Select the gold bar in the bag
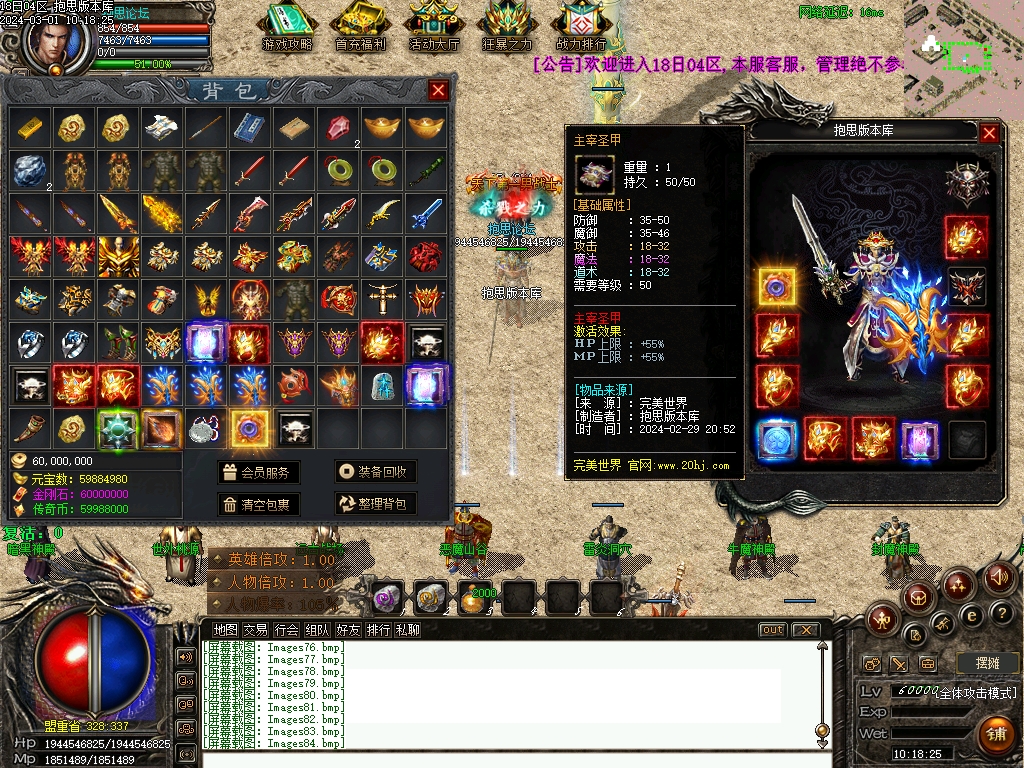The width and height of the screenshot is (1024, 768). point(29,127)
